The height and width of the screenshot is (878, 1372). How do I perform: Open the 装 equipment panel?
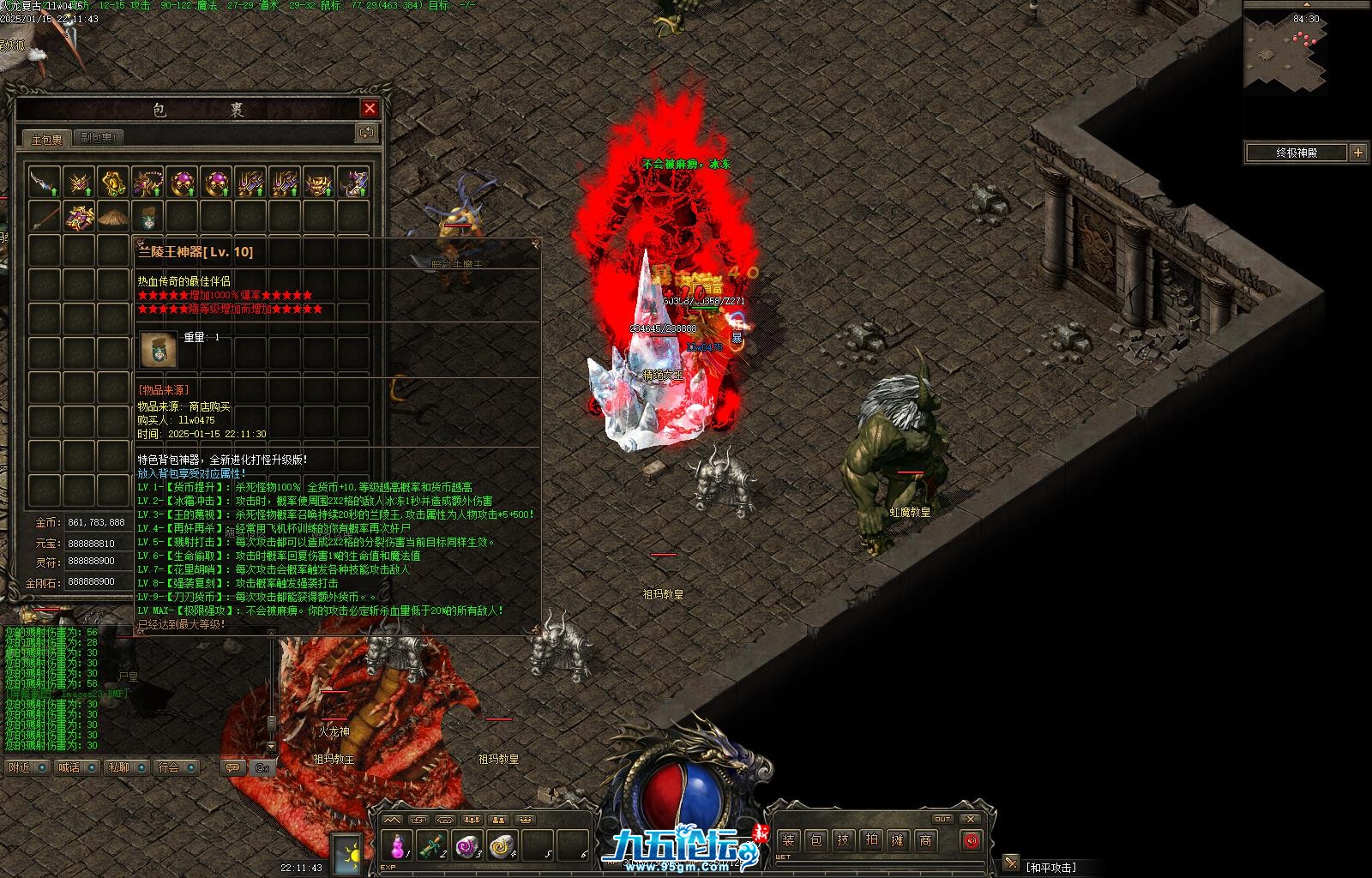788,840
